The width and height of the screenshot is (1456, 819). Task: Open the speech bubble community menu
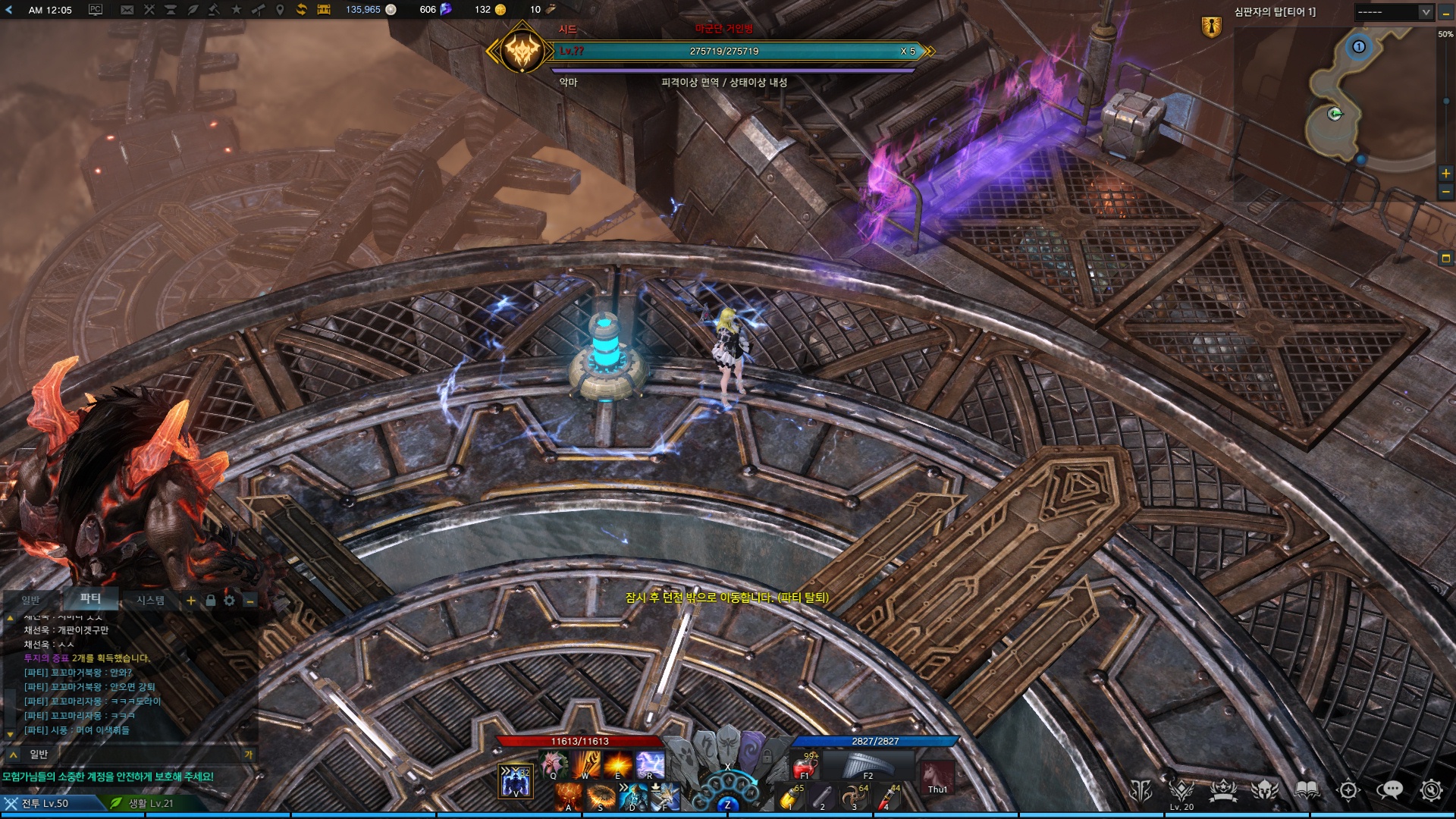[x=1389, y=791]
